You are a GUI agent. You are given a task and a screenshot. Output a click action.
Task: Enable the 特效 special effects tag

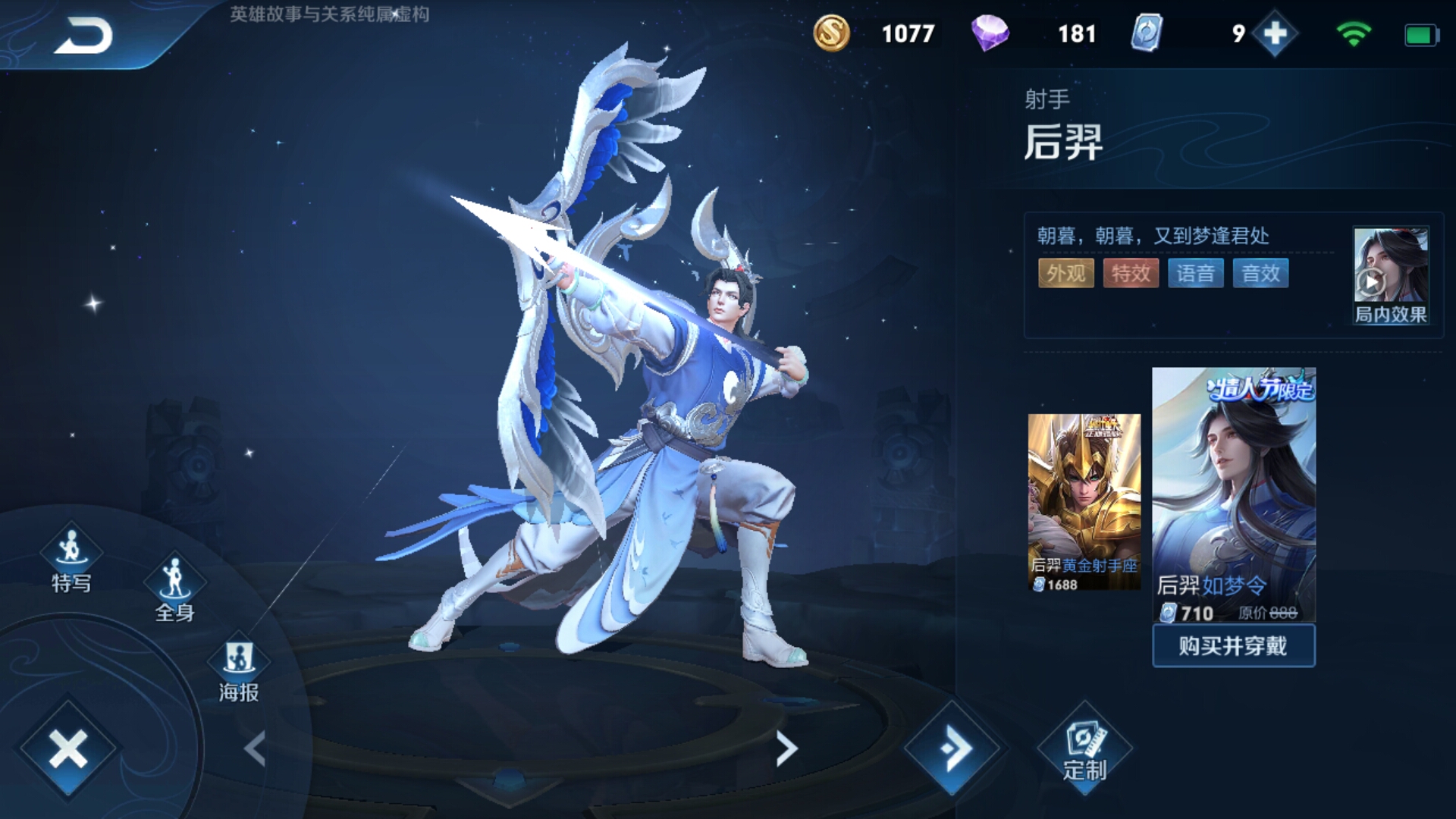click(1130, 273)
